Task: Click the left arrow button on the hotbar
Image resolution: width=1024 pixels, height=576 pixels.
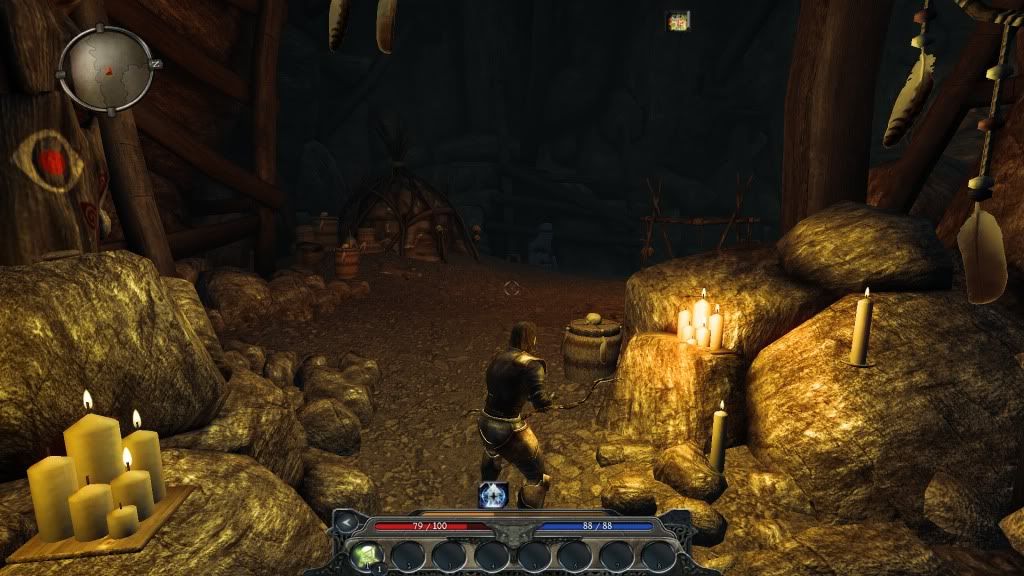Action: [345, 522]
